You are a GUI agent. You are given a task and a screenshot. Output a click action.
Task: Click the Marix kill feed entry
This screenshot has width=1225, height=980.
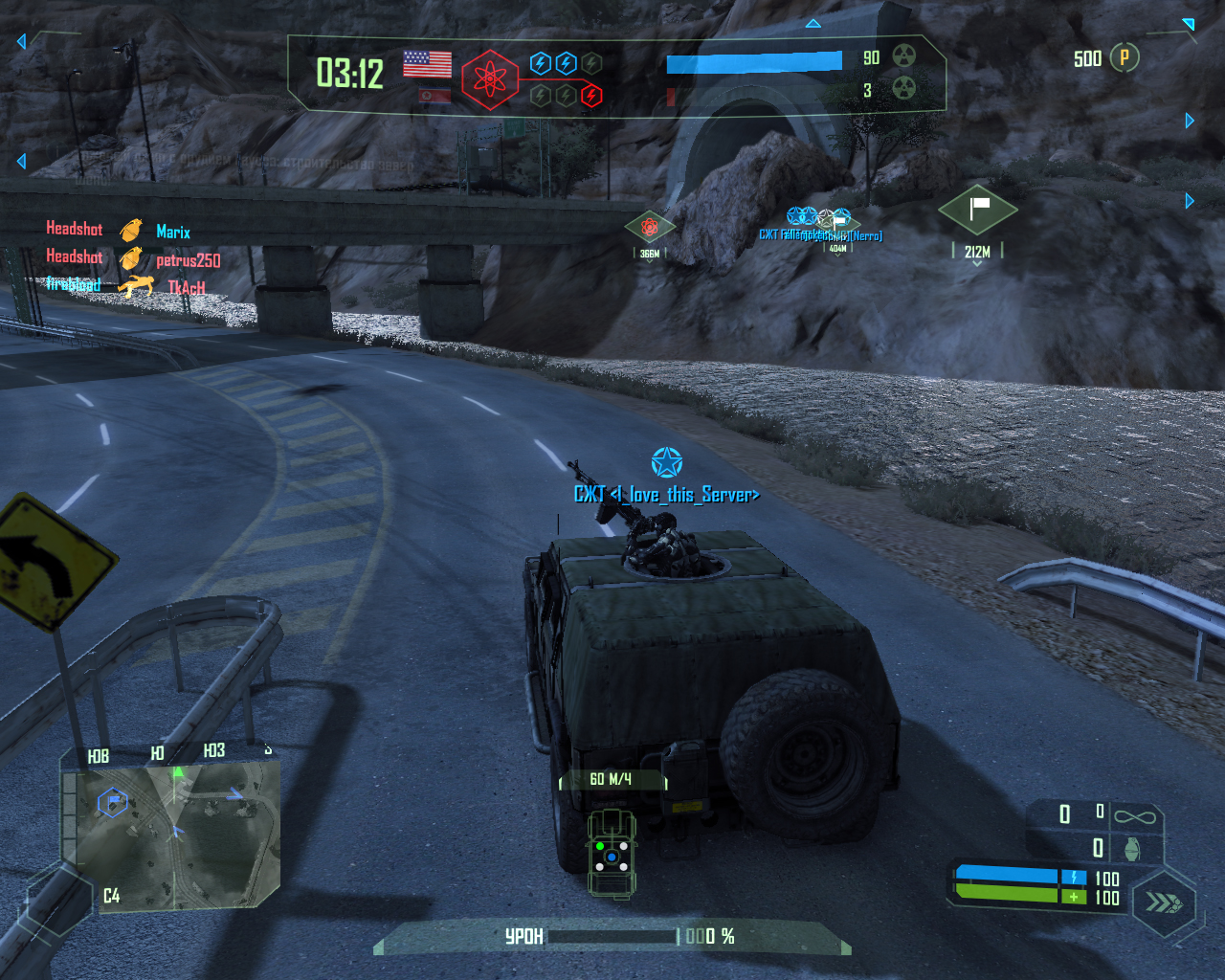click(173, 232)
